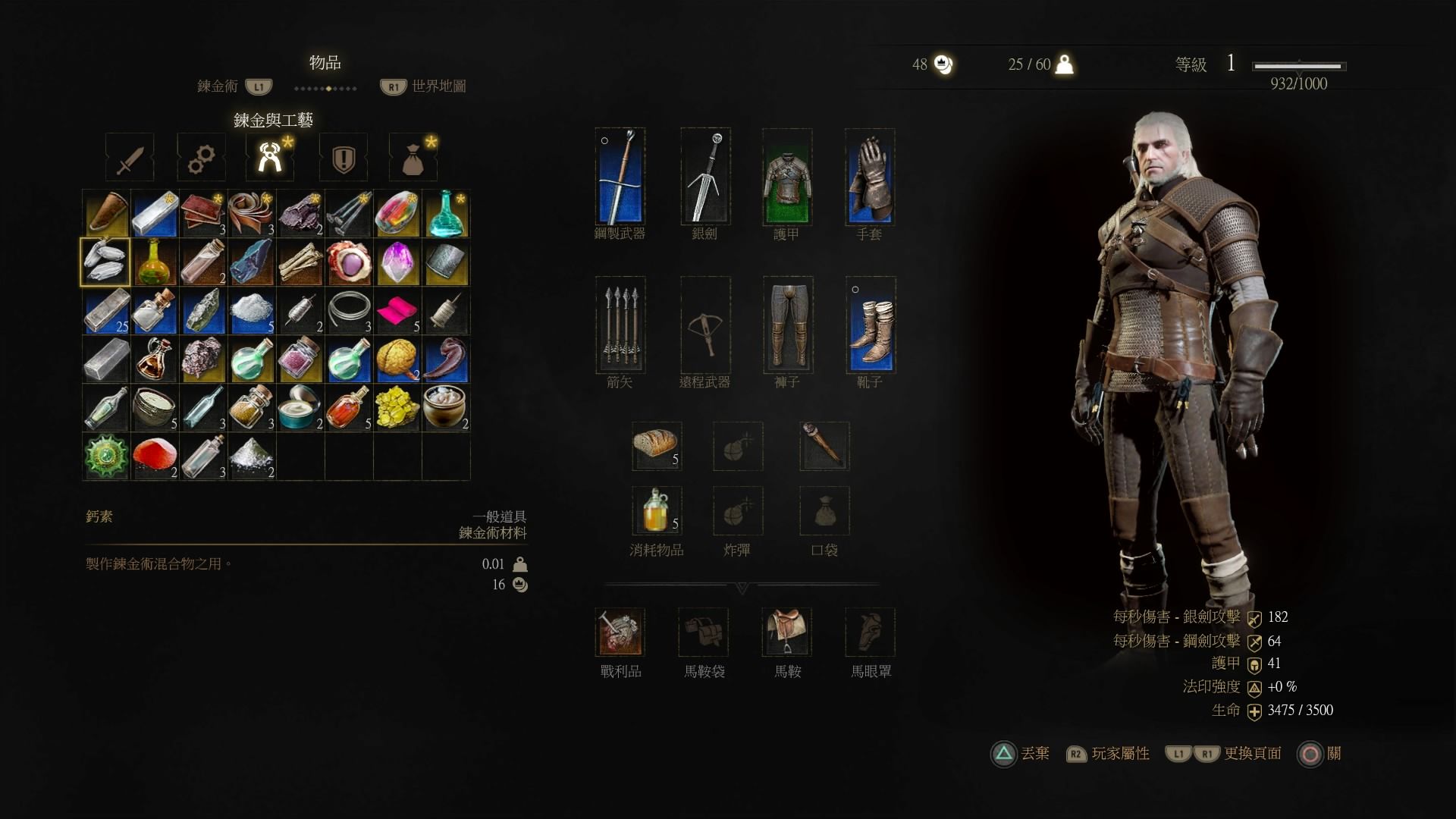
Task: Select the equipped gloves slot
Action: coord(870,176)
